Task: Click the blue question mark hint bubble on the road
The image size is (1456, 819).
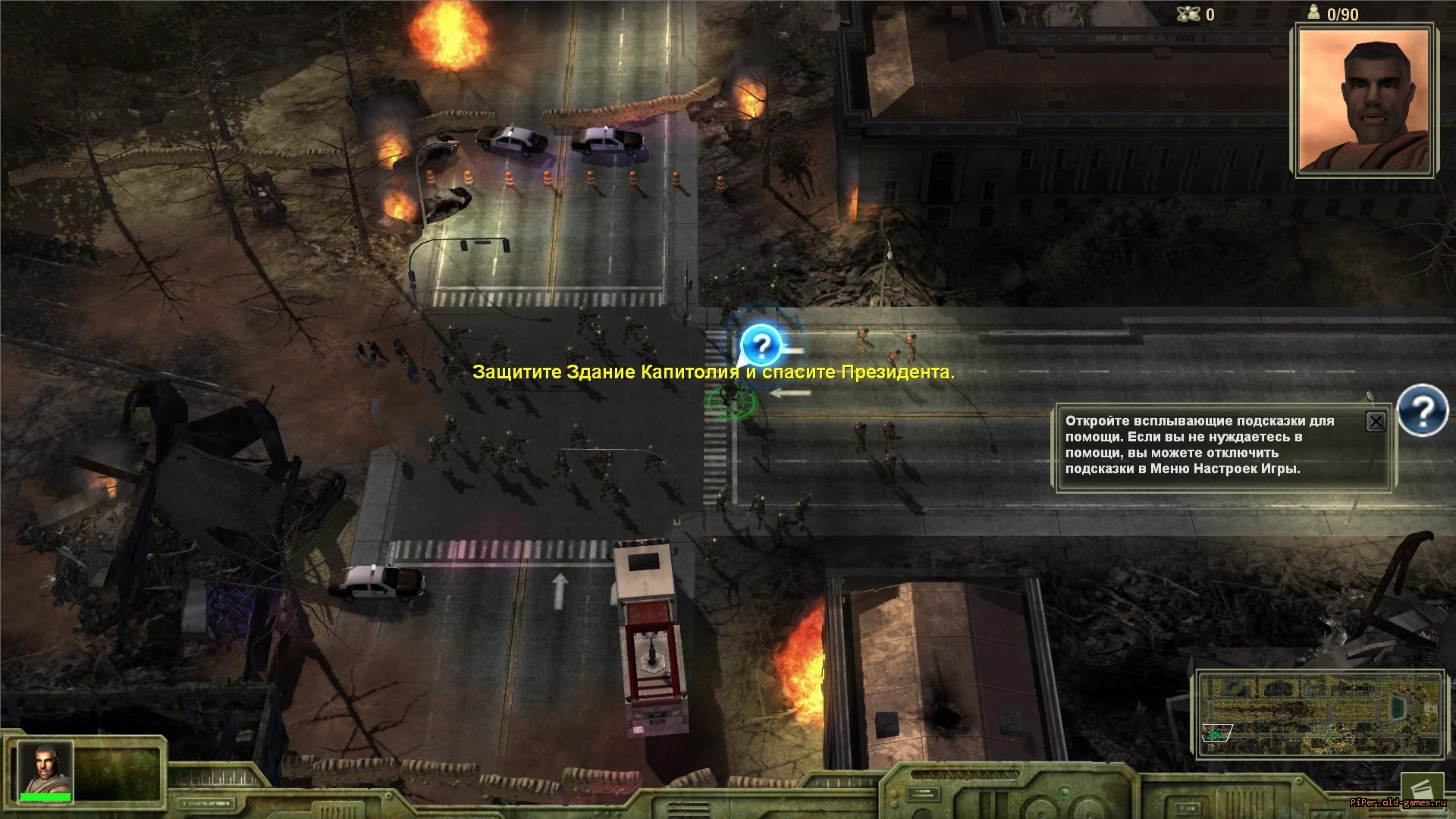Action: point(761,345)
